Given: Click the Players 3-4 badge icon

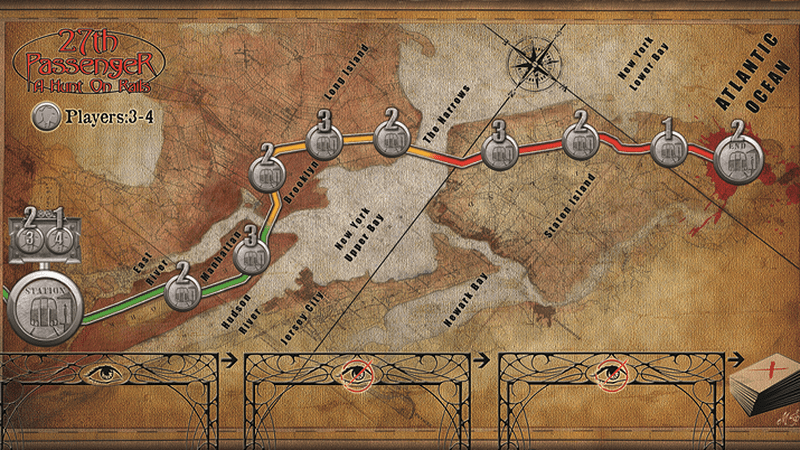Looking at the screenshot, I should pos(44,117).
